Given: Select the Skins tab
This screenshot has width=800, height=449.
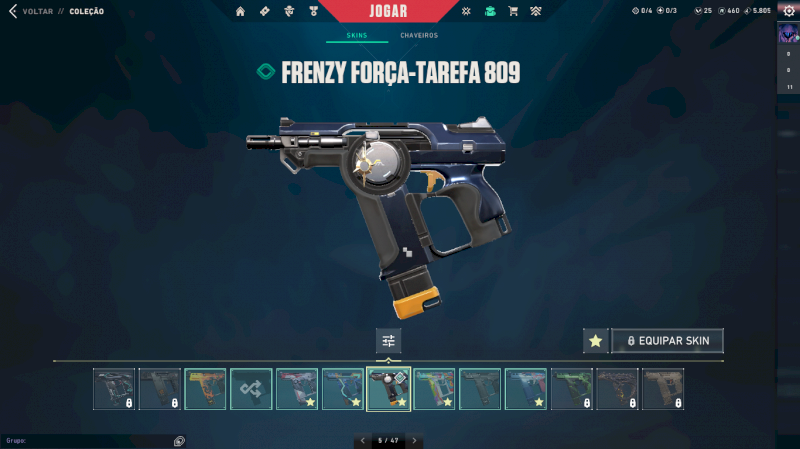Looking at the screenshot, I should coord(356,36).
